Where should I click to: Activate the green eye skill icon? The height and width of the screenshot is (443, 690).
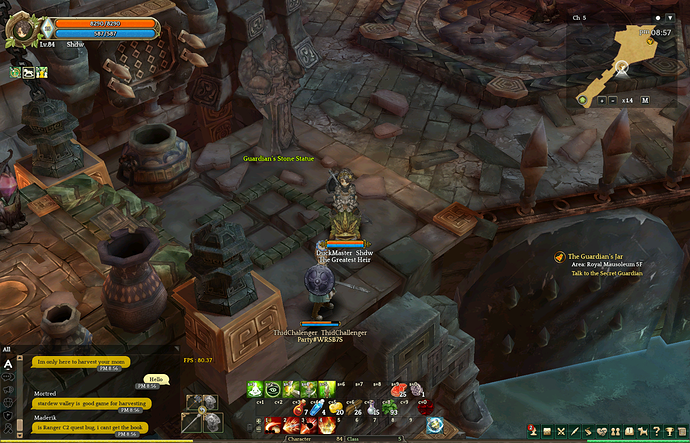tap(274, 389)
